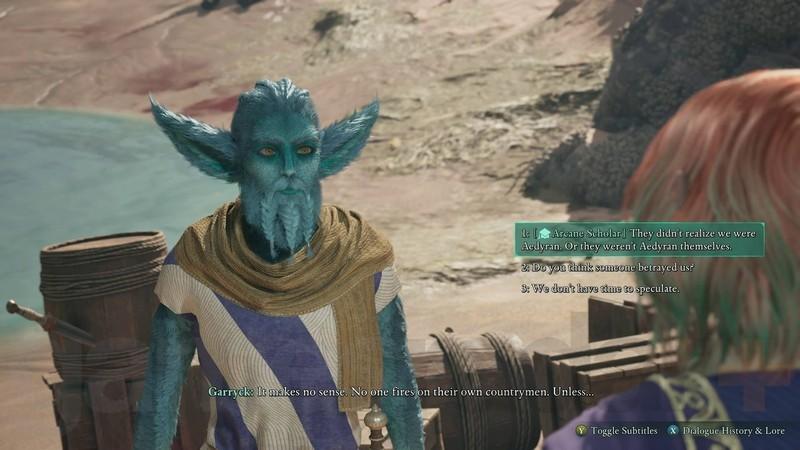
Task: Select "We don't have time to speculate."
Action: (x=600, y=289)
